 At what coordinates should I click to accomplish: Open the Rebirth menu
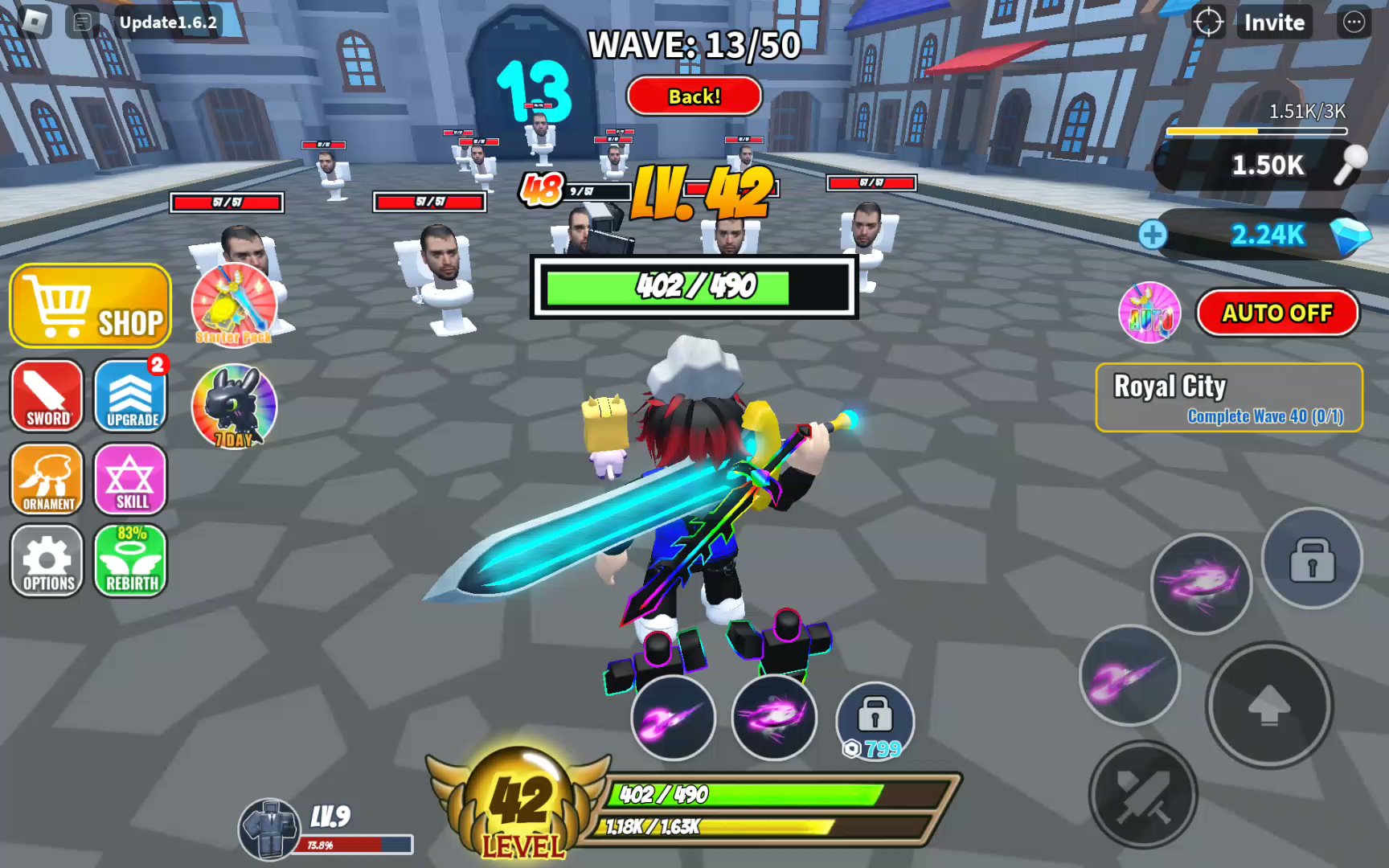(131, 561)
